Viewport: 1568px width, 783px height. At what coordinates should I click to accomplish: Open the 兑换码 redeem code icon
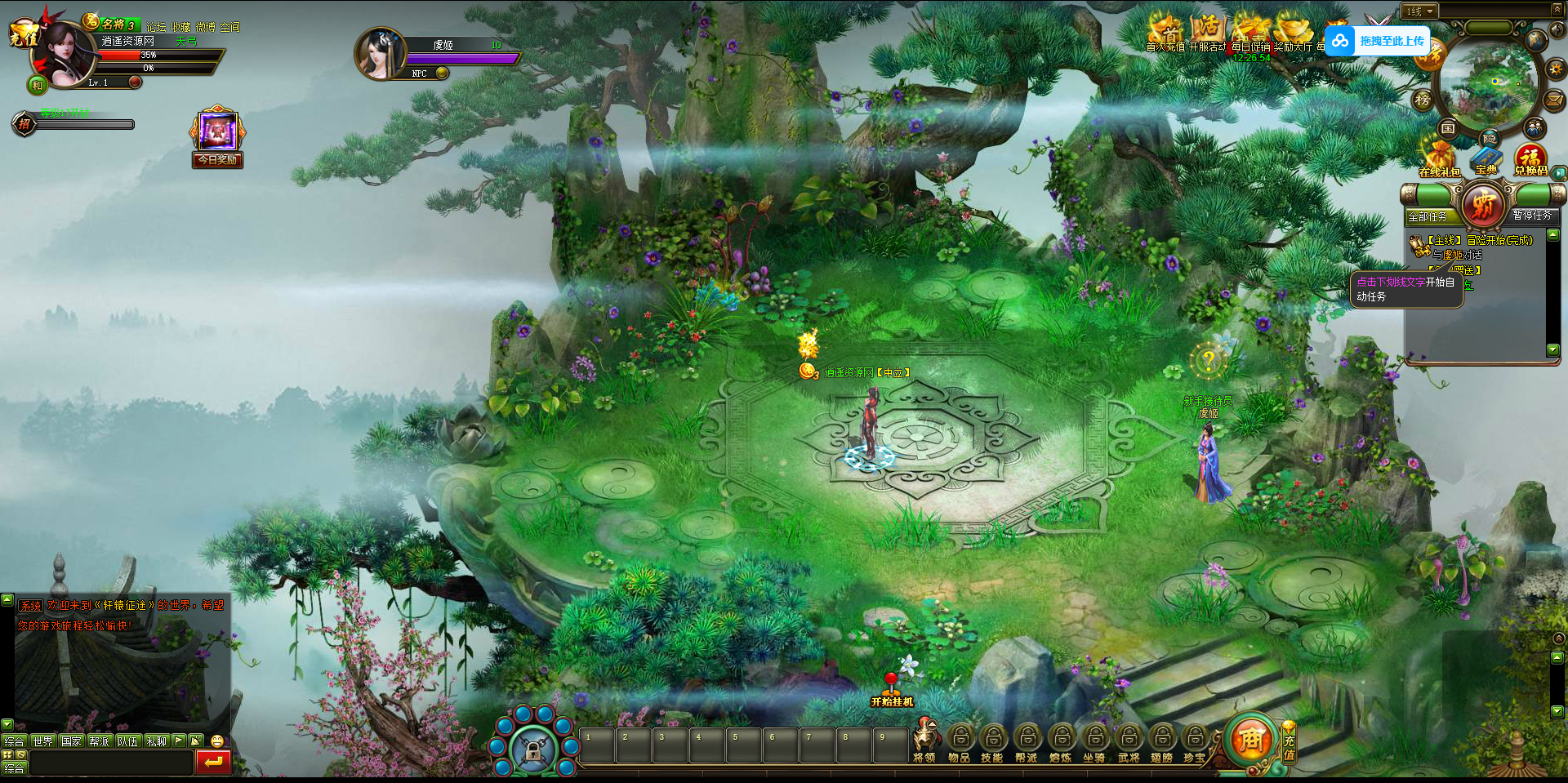(x=1530, y=159)
